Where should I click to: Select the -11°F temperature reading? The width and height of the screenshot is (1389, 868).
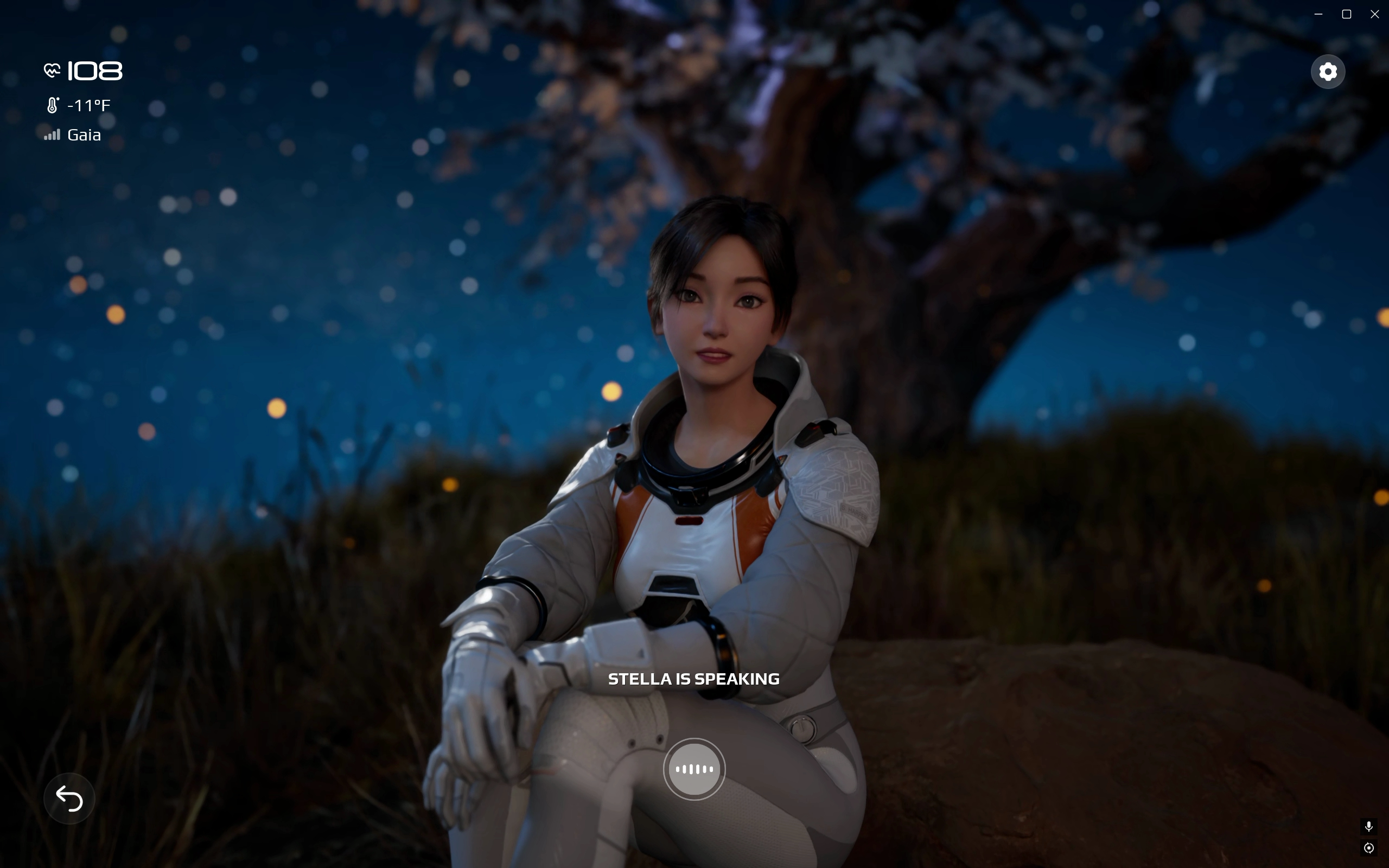point(88,105)
